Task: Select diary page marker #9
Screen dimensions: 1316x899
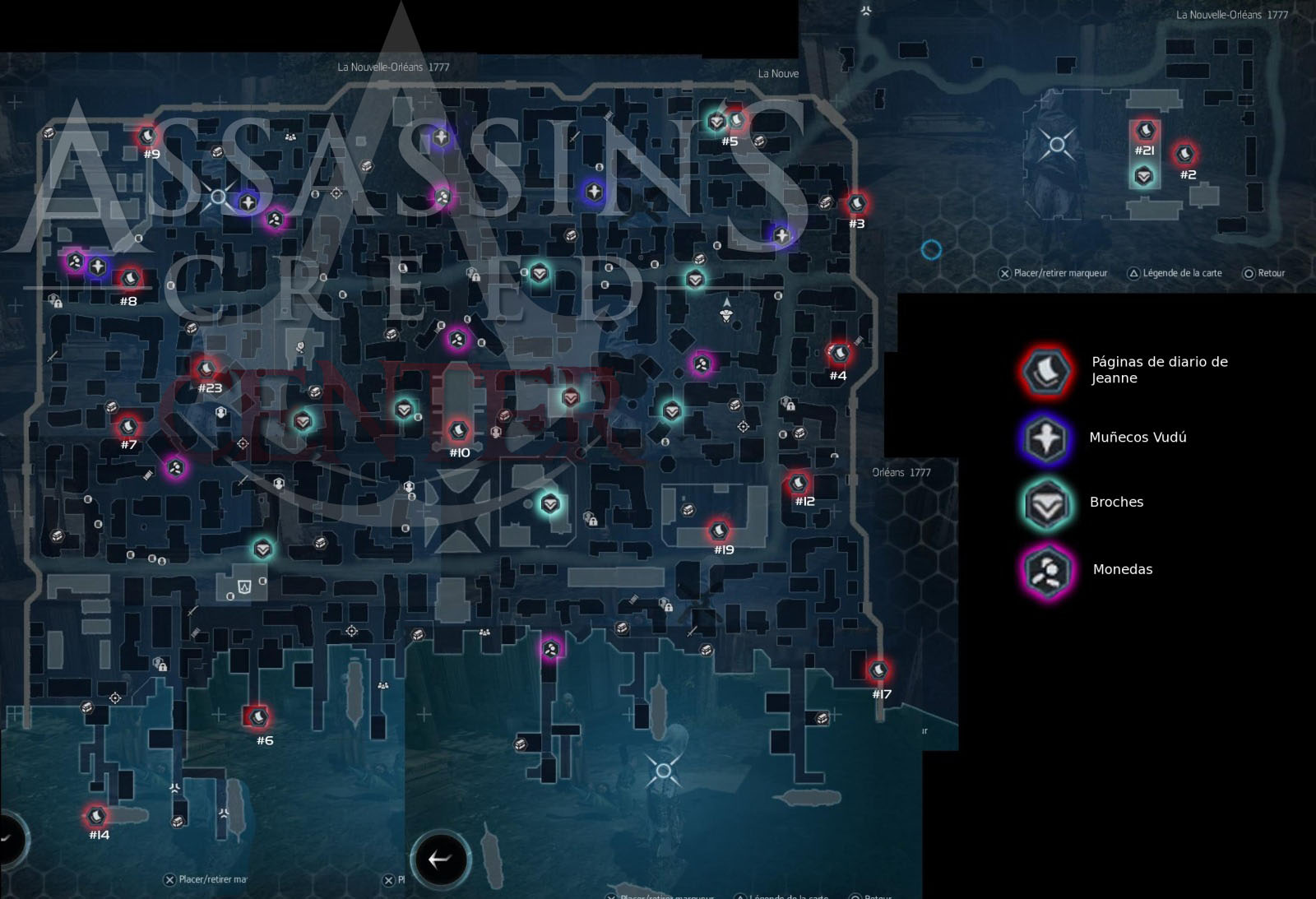Action: (x=148, y=135)
